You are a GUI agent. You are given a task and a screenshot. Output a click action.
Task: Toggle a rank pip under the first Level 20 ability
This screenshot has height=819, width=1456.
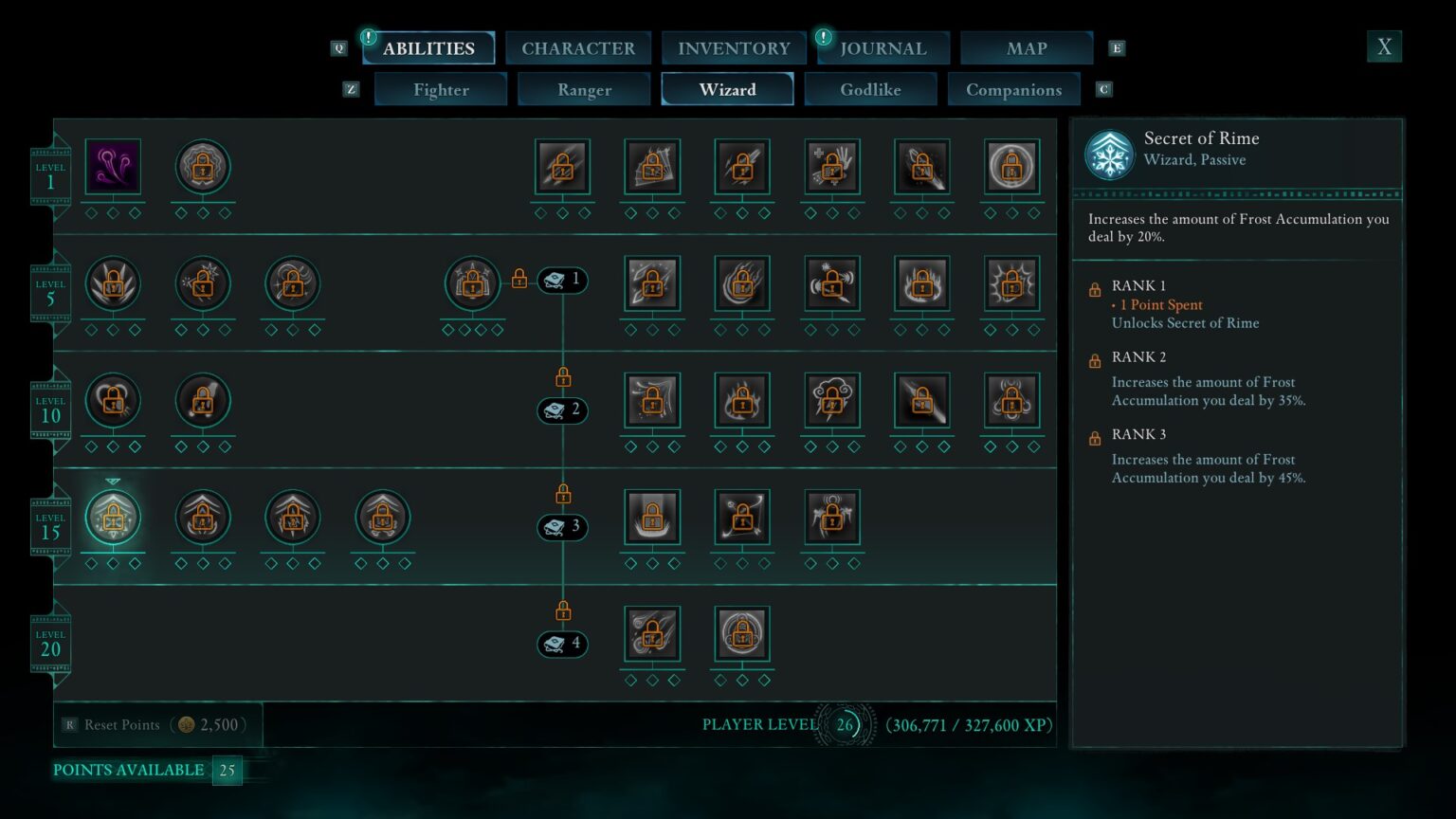pyautogui.click(x=630, y=679)
